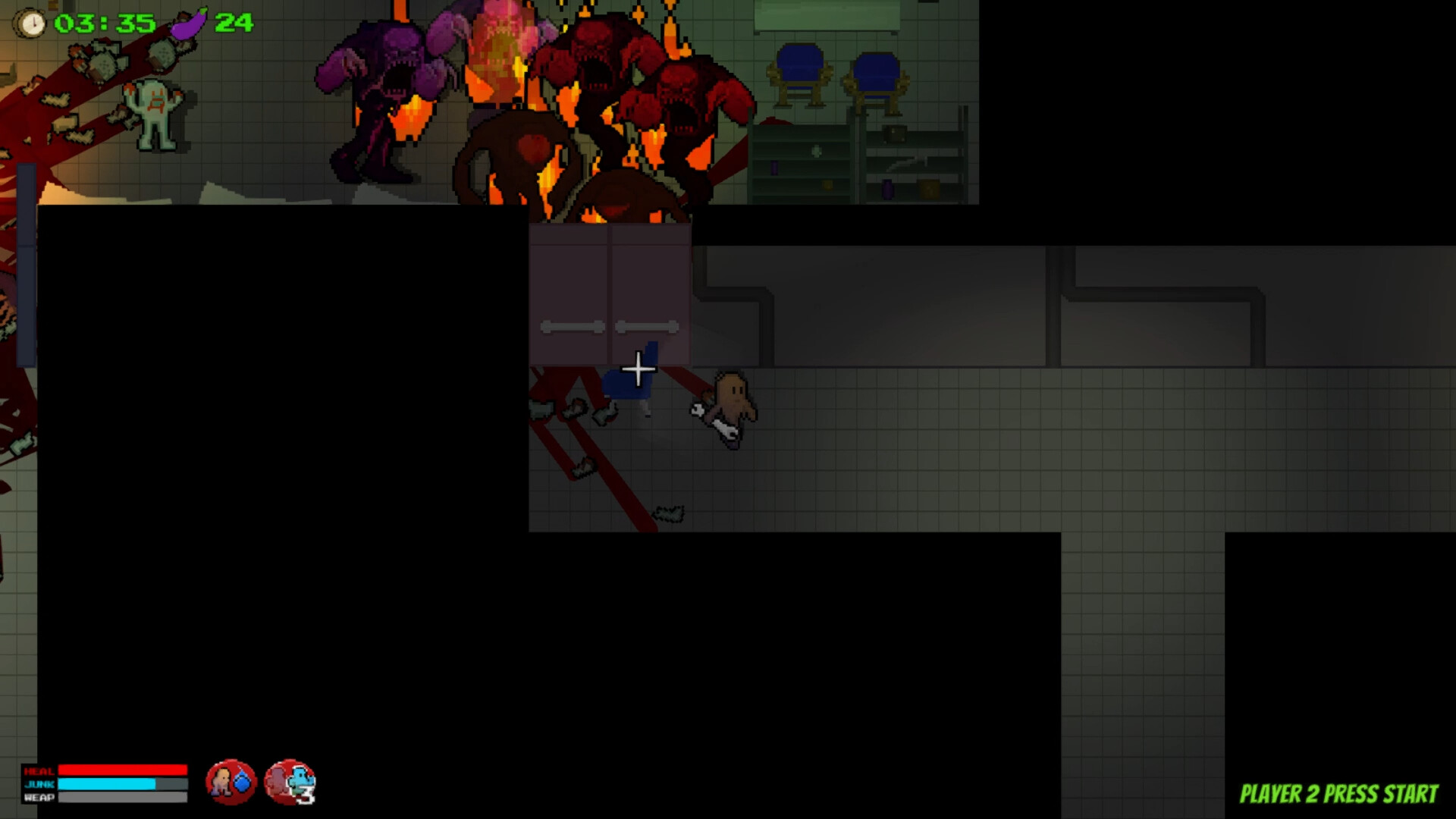Click the crosshair aiming reticle
The height and width of the screenshot is (819, 1456).
(x=638, y=369)
